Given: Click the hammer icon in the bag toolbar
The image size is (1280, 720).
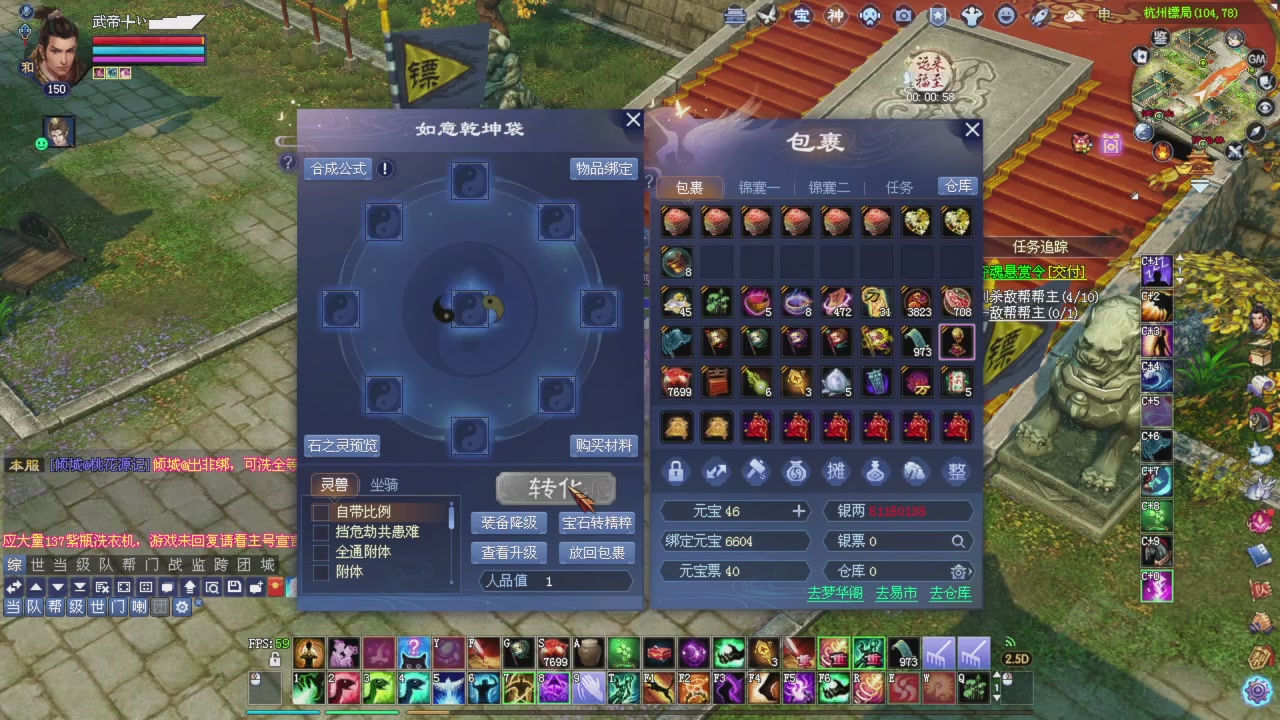Looking at the screenshot, I should pos(755,472).
